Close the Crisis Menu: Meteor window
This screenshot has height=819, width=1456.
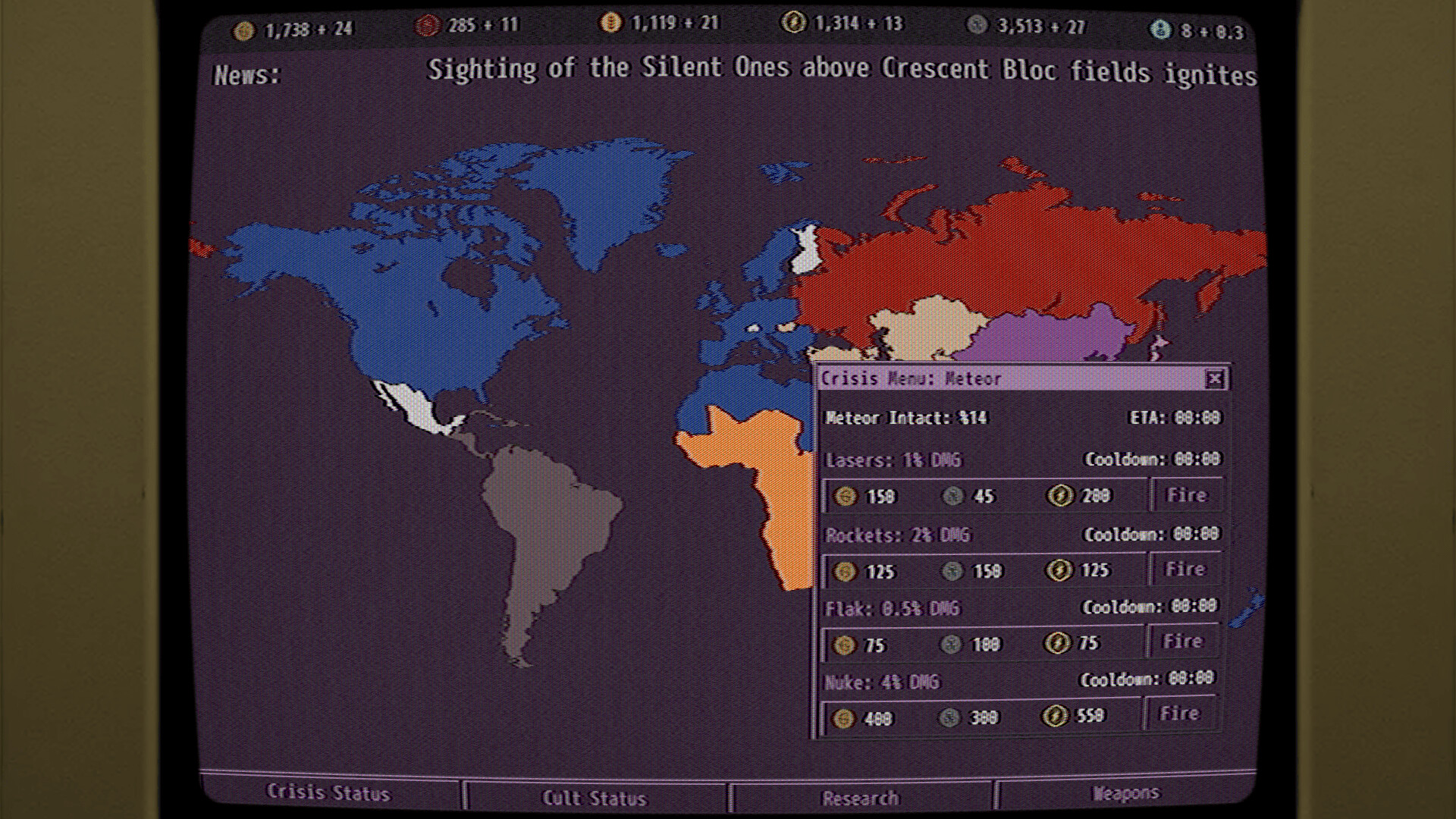(x=1215, y=378)
